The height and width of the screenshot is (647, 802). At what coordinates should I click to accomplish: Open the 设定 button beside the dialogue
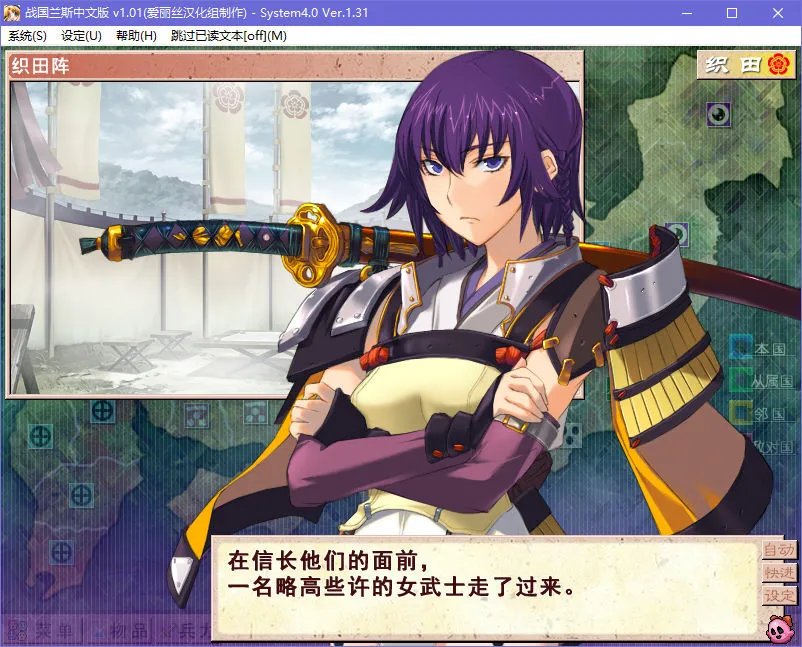[779, 596]
